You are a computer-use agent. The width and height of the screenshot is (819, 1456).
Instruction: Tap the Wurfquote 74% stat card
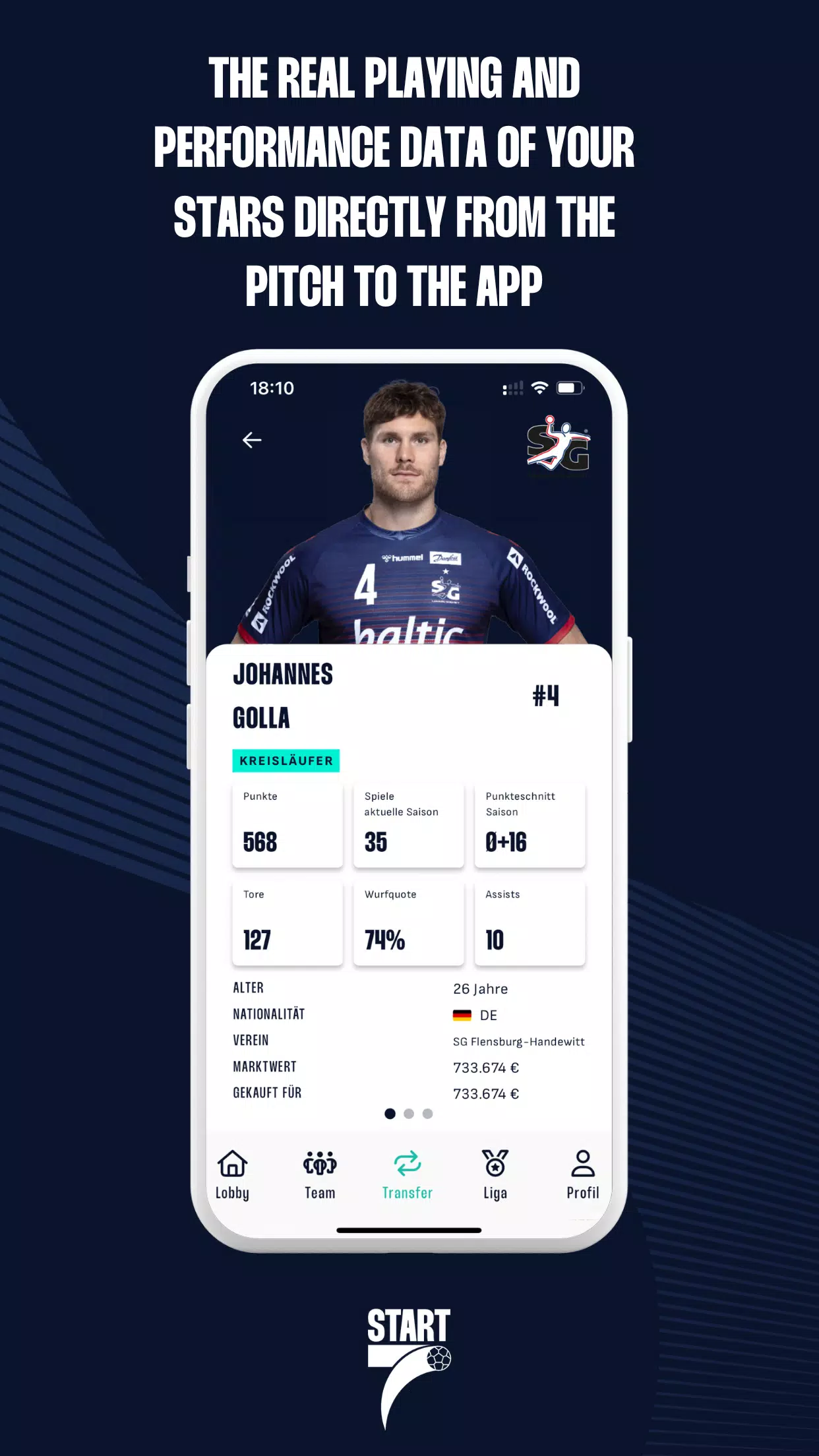point(409,923)
